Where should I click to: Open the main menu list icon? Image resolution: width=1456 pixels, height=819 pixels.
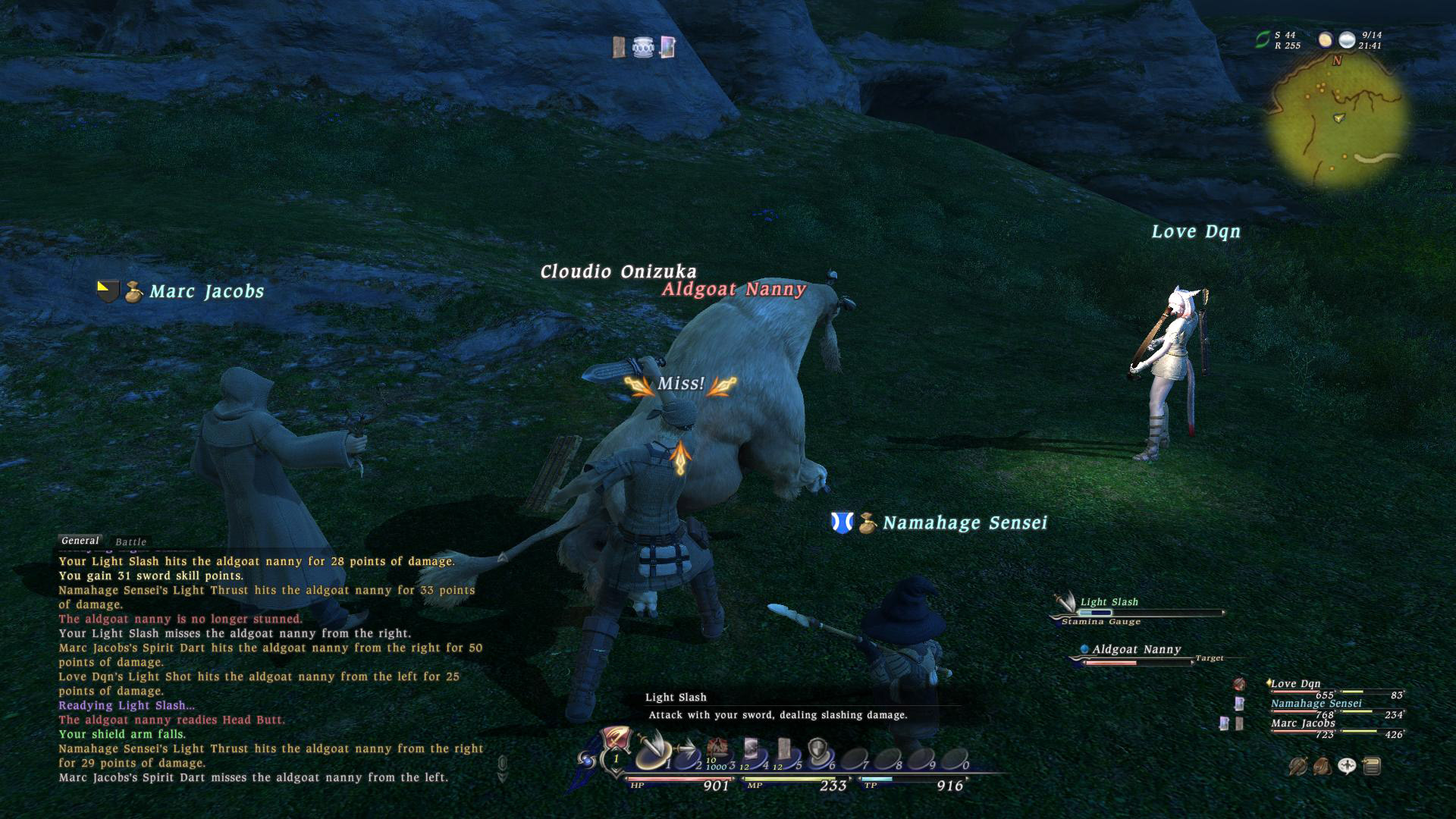[x=1371, y=767]
